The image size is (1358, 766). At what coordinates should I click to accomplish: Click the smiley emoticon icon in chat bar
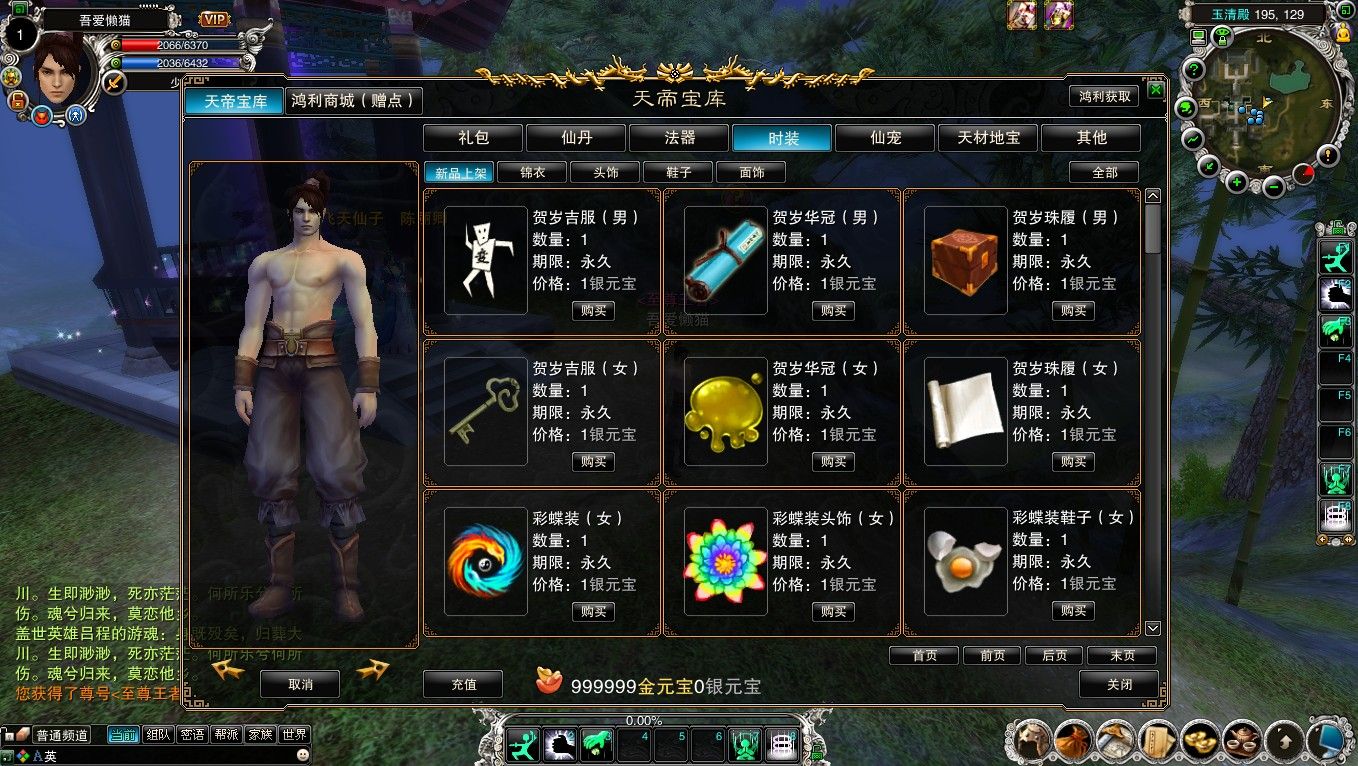(303, 754)
